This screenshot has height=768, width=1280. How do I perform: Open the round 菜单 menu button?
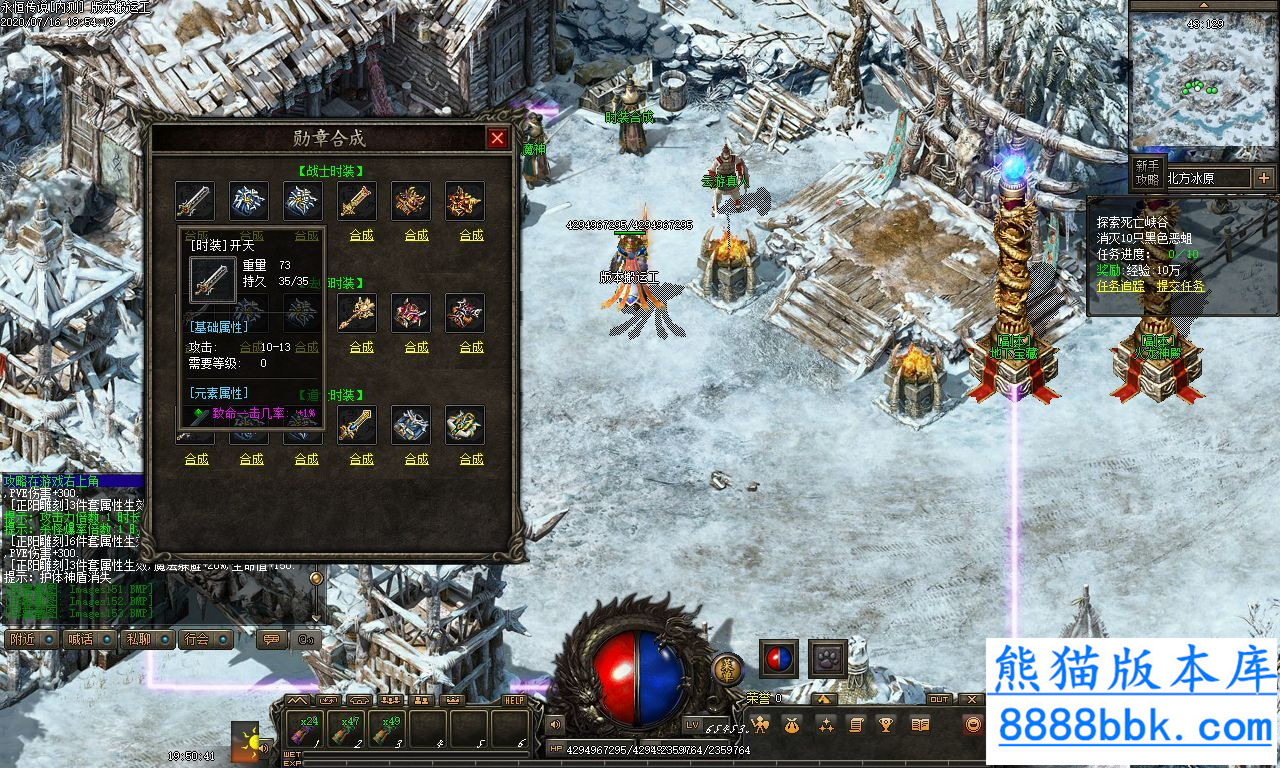coord(727,667)
